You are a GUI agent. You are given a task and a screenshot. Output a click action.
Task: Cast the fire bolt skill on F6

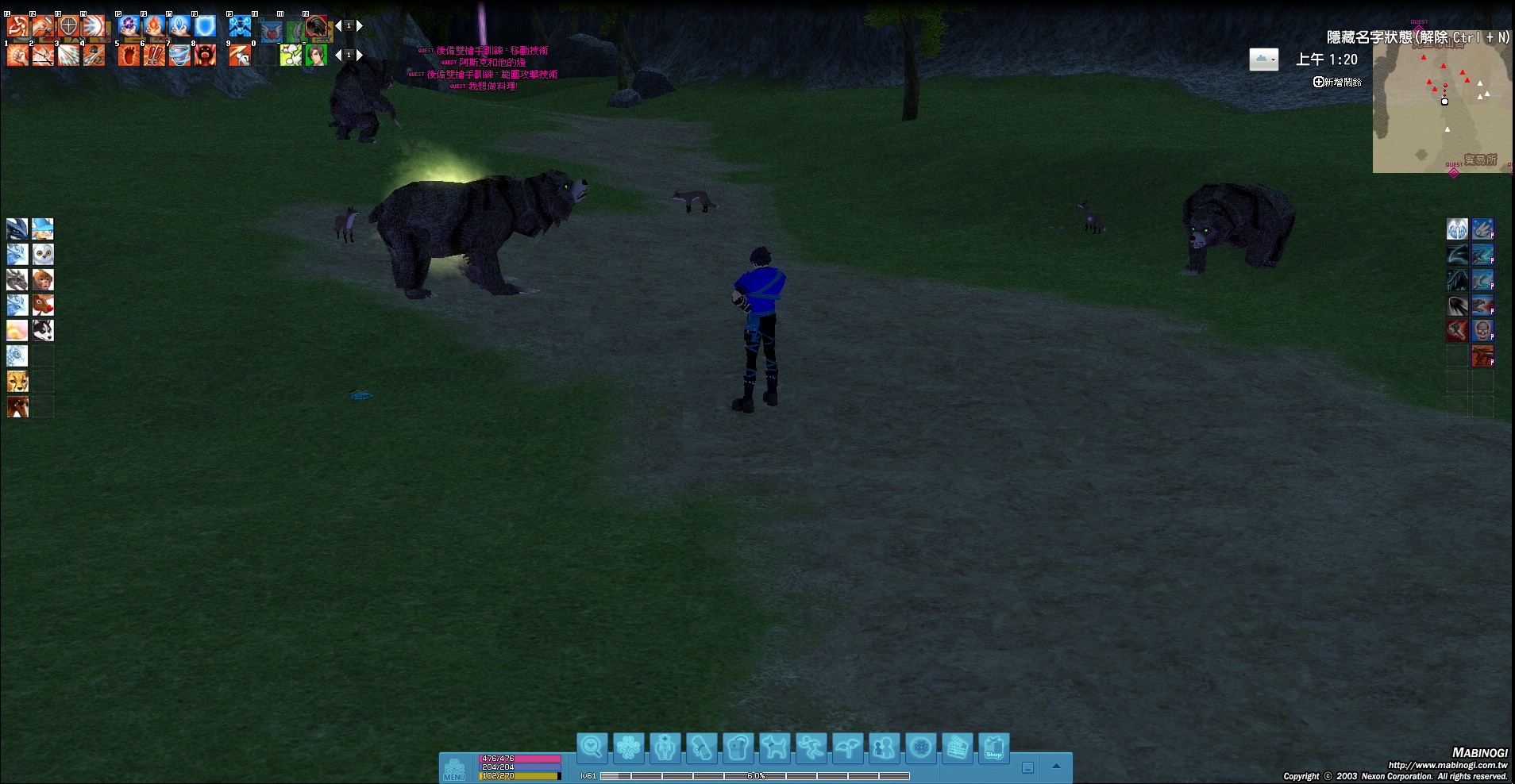154,26
